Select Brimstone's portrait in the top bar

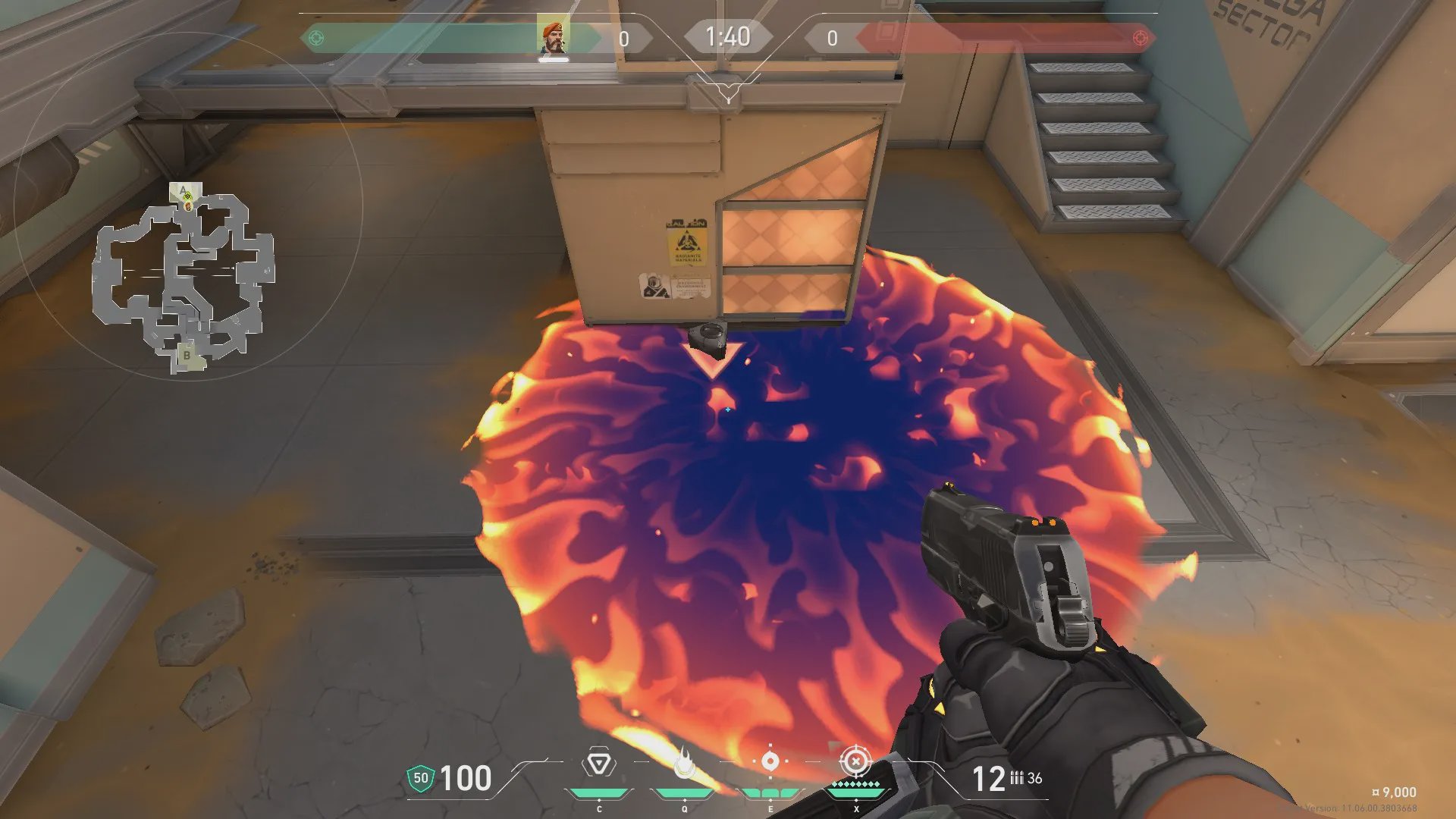pos(553,36)
